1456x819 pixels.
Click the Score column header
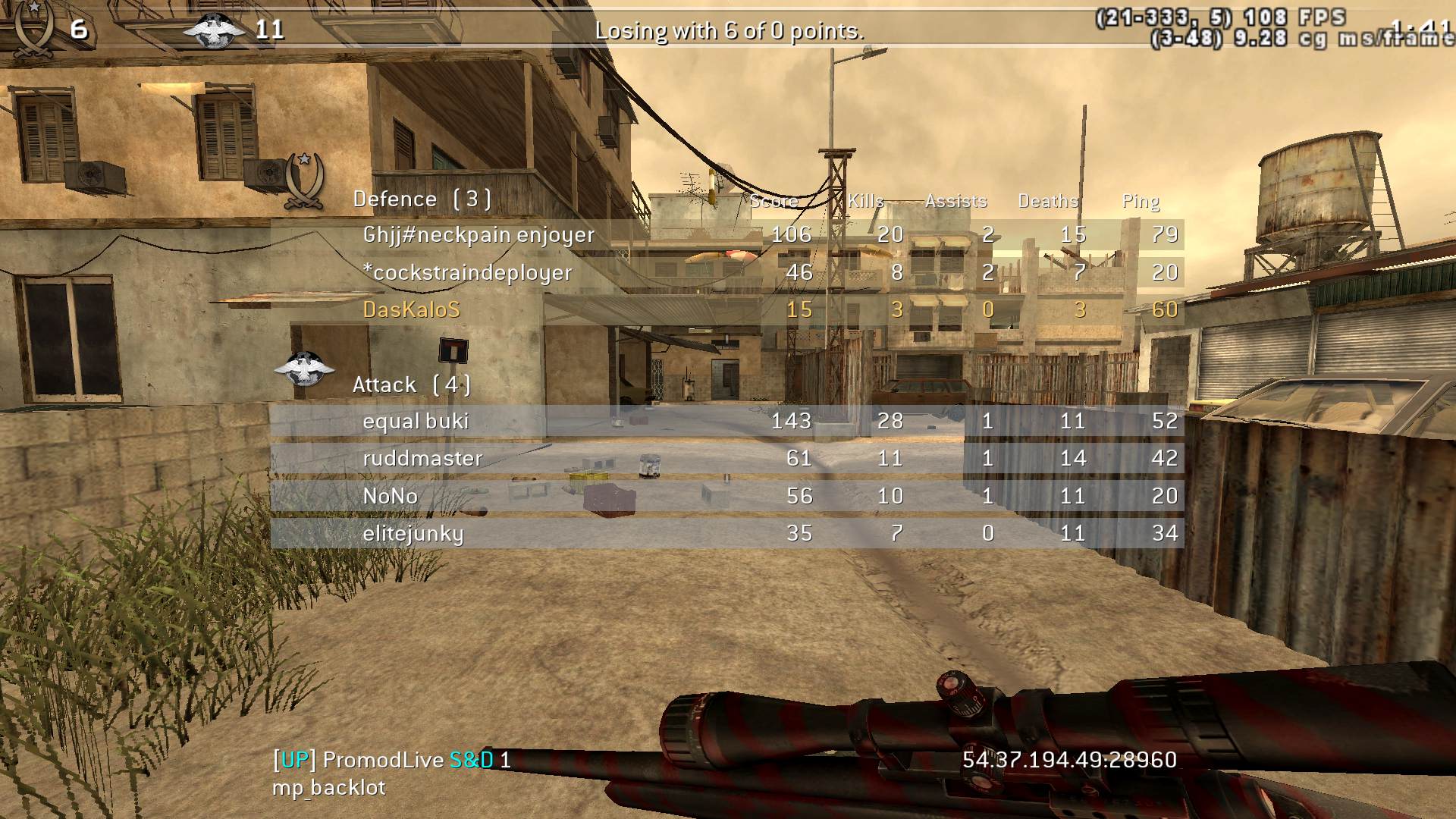773,201
